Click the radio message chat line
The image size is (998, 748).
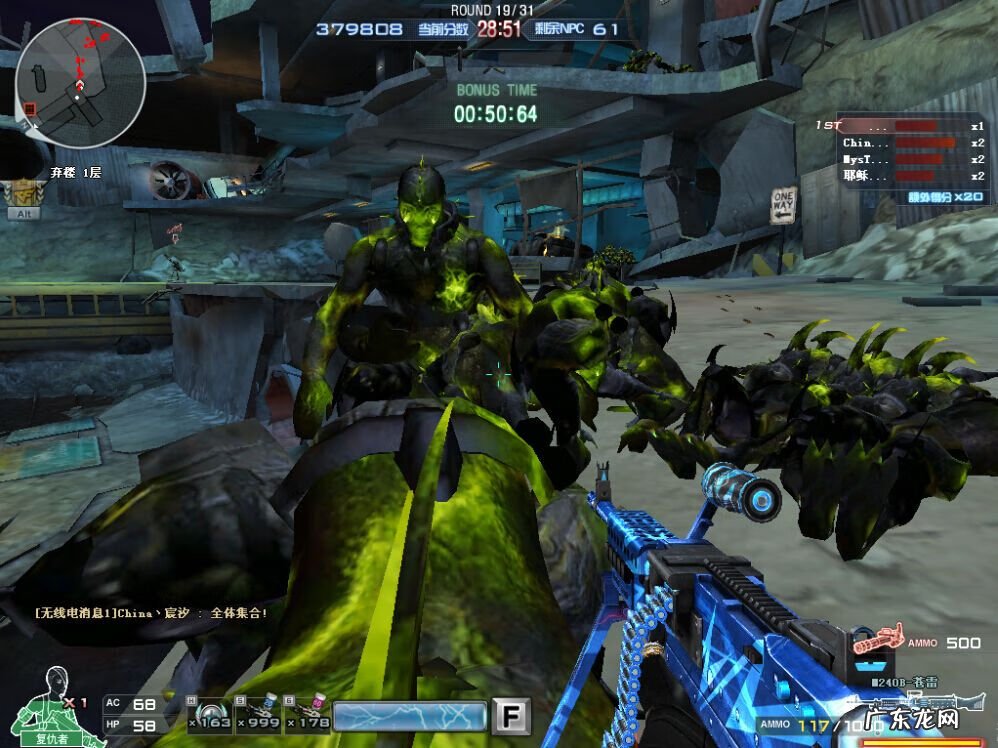pos(150,613)
